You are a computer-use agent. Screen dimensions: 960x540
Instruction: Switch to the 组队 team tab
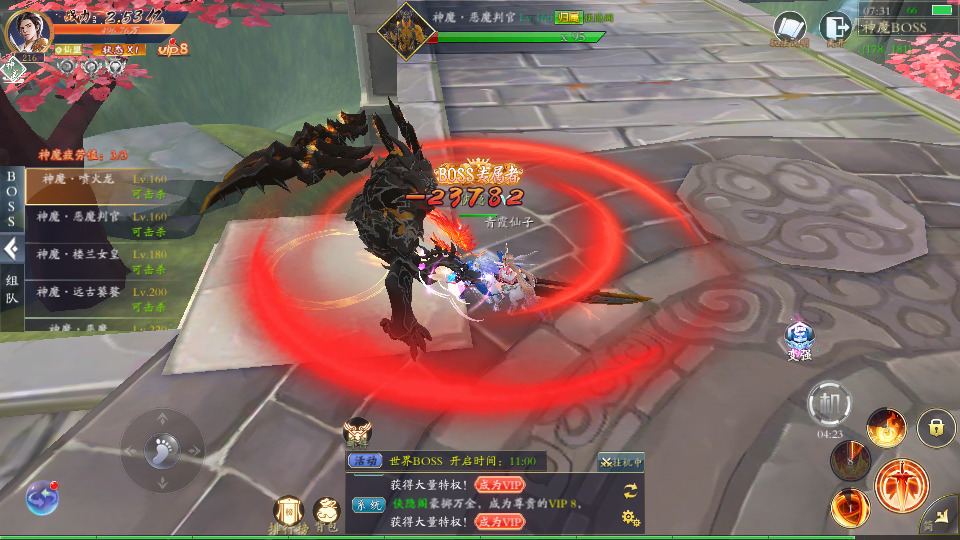coord(12,289)
